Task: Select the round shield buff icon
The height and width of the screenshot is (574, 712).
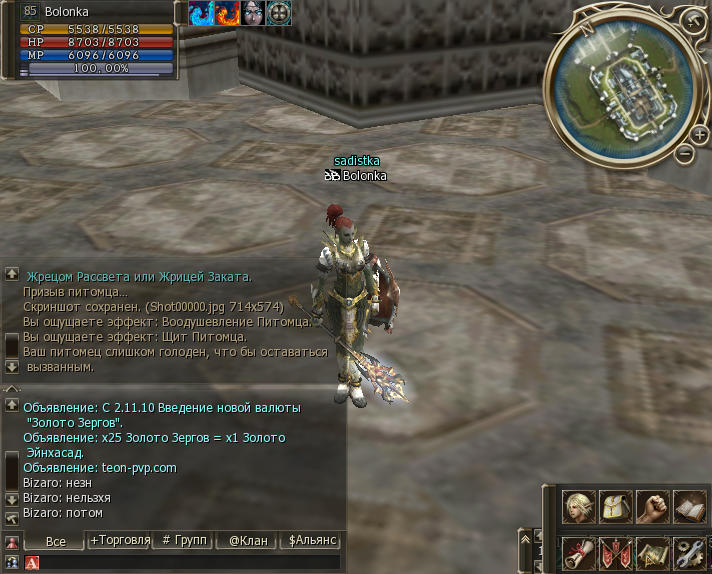Action: point(279,13)
